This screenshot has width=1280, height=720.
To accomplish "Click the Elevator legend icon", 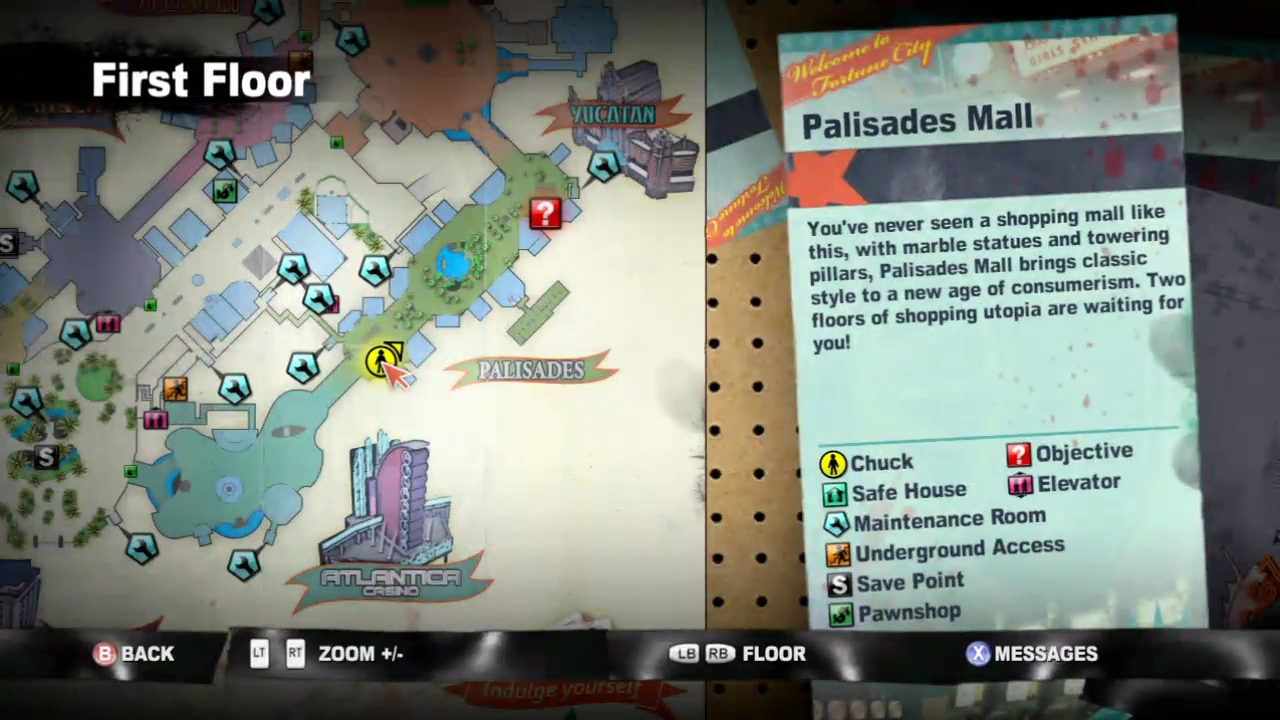I will (x=1019, y=483).
